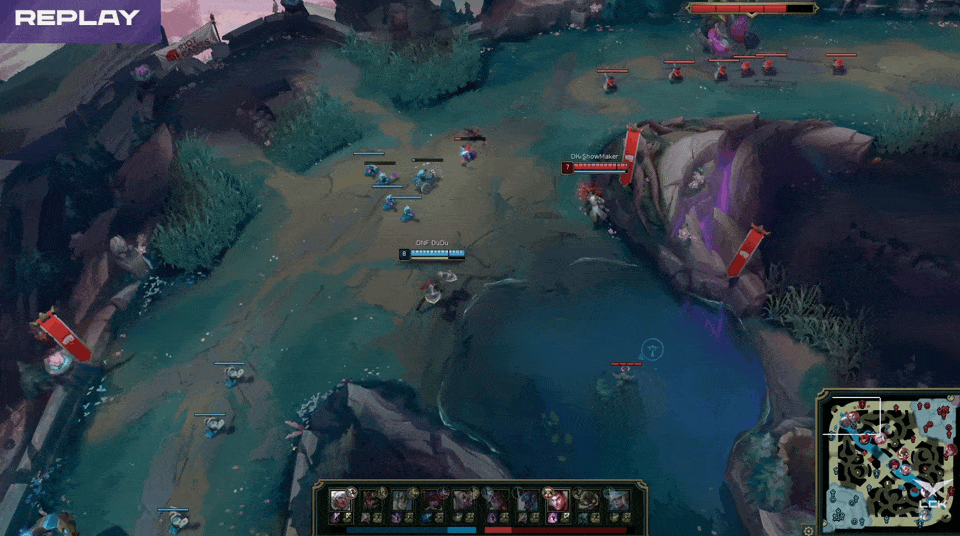The height and width of the screenshot is (536, 960).
Task: Select the white-haired champion portrait on blue team
Action: pyautogui.click(x=341, y=499)
